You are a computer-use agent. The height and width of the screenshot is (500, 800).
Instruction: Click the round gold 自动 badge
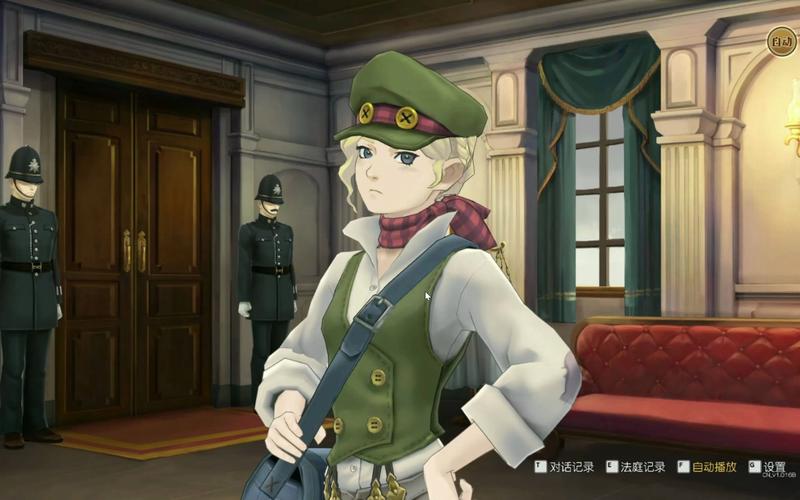click(781, 42)
